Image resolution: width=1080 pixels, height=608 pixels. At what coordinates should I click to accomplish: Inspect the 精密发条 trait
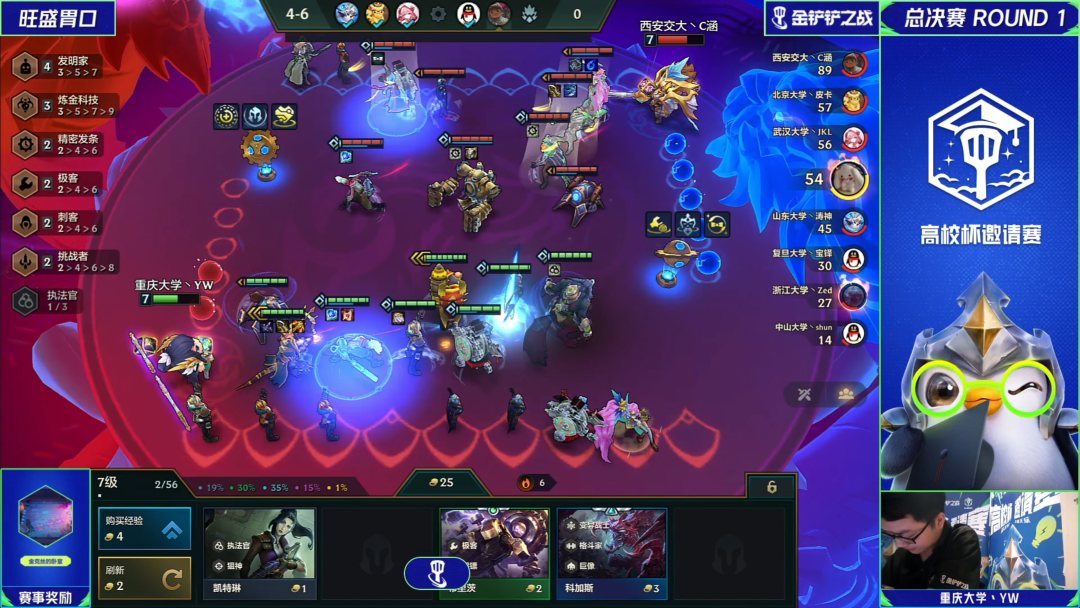point(60,144)
